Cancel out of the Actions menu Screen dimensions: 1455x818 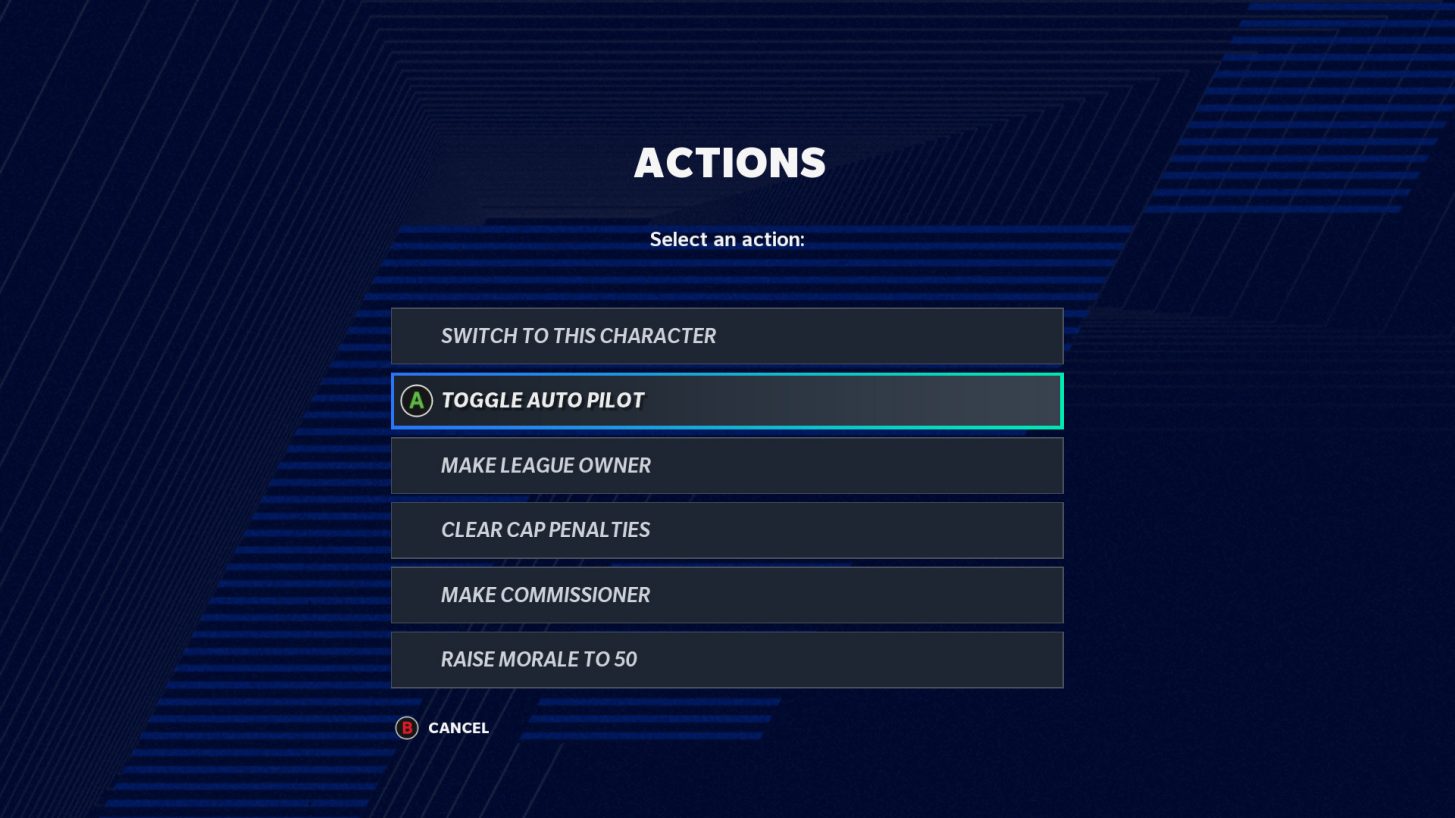tap(443, 728)
